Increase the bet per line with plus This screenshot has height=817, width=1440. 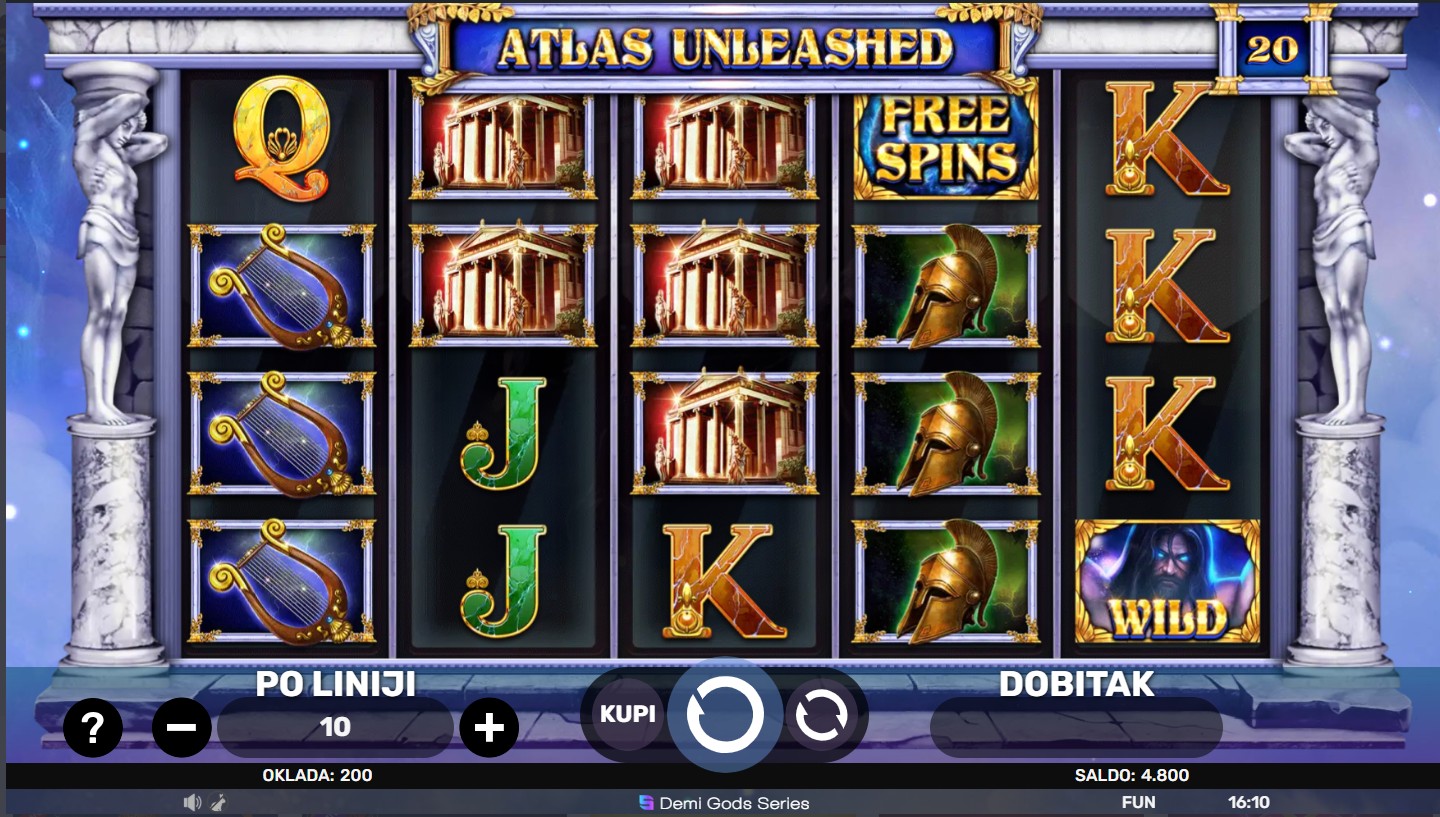[x=488, y=728]
